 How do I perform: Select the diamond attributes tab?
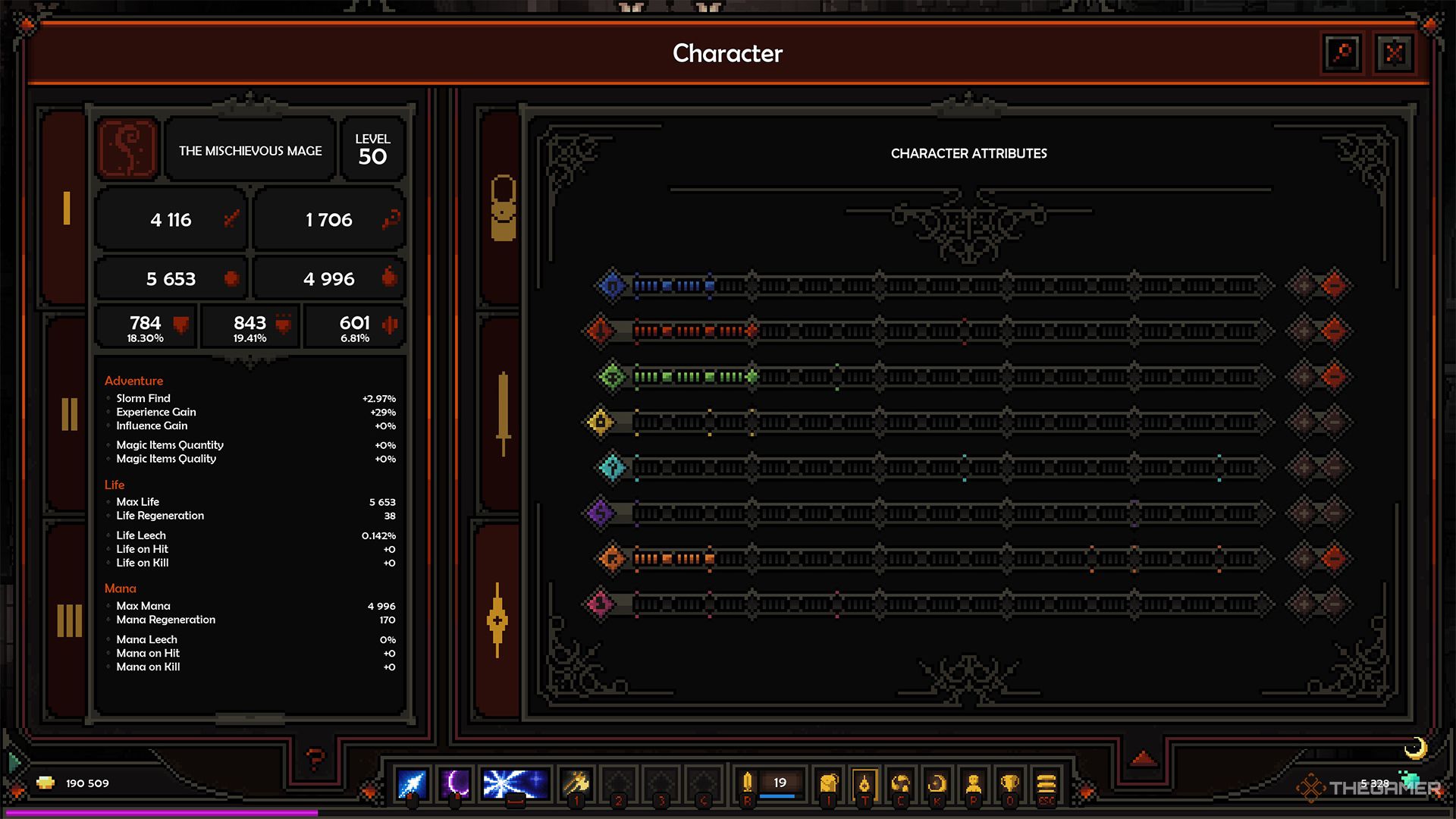(497, 620)
